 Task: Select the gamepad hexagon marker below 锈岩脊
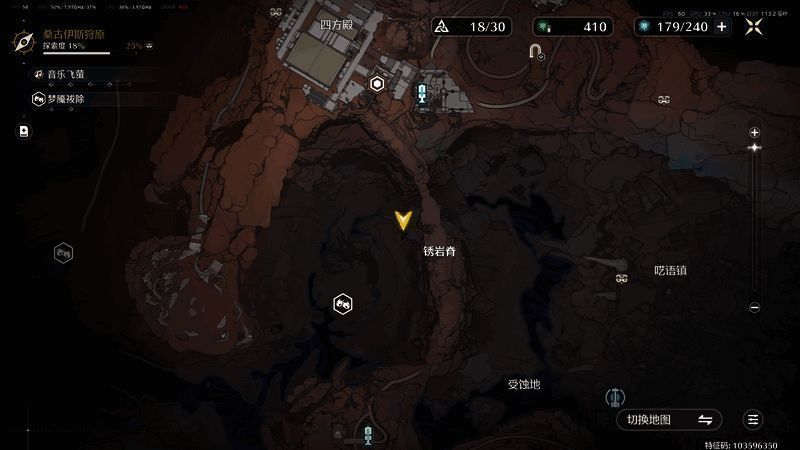[342, 303]
